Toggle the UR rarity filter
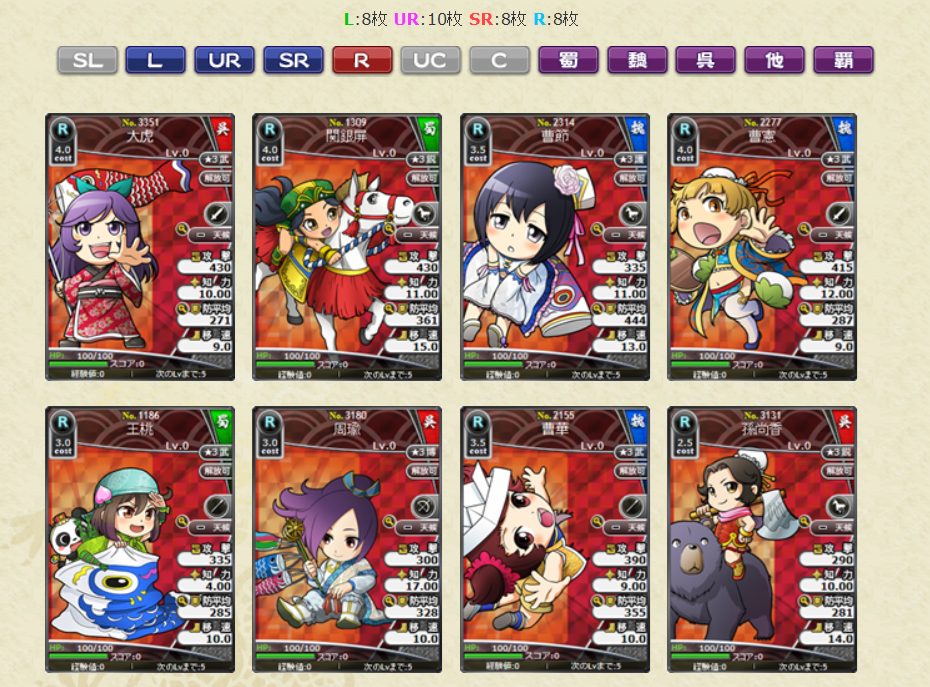The width and height of the screenshot is (930, 687). coord(224,60)
